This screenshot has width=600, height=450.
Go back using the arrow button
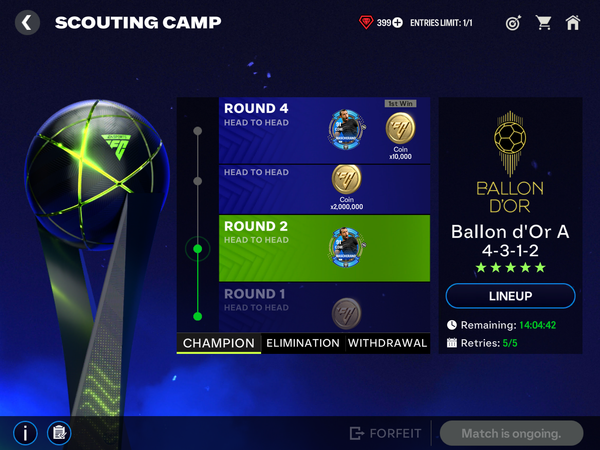[x=28, y=22]
